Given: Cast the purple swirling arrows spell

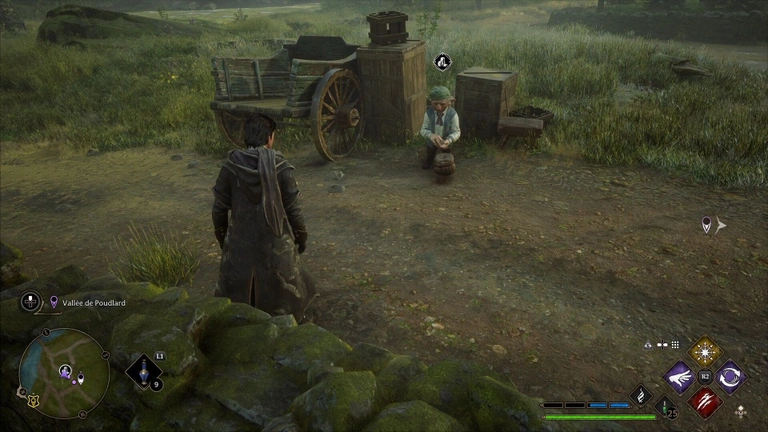Looking at the screenshot, I should coord(730,377).
